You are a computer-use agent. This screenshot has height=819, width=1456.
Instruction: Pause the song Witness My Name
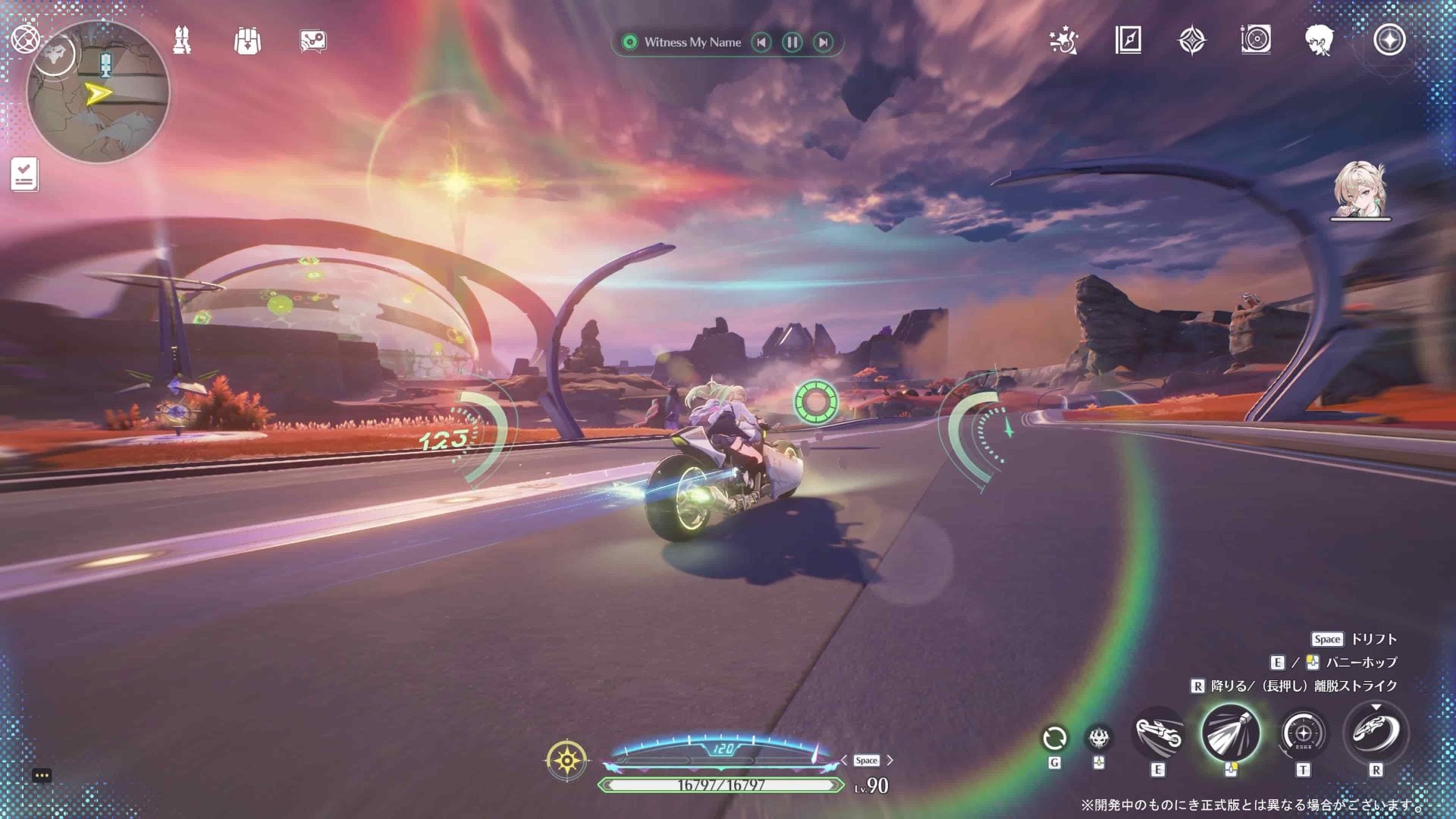[792, 42]
